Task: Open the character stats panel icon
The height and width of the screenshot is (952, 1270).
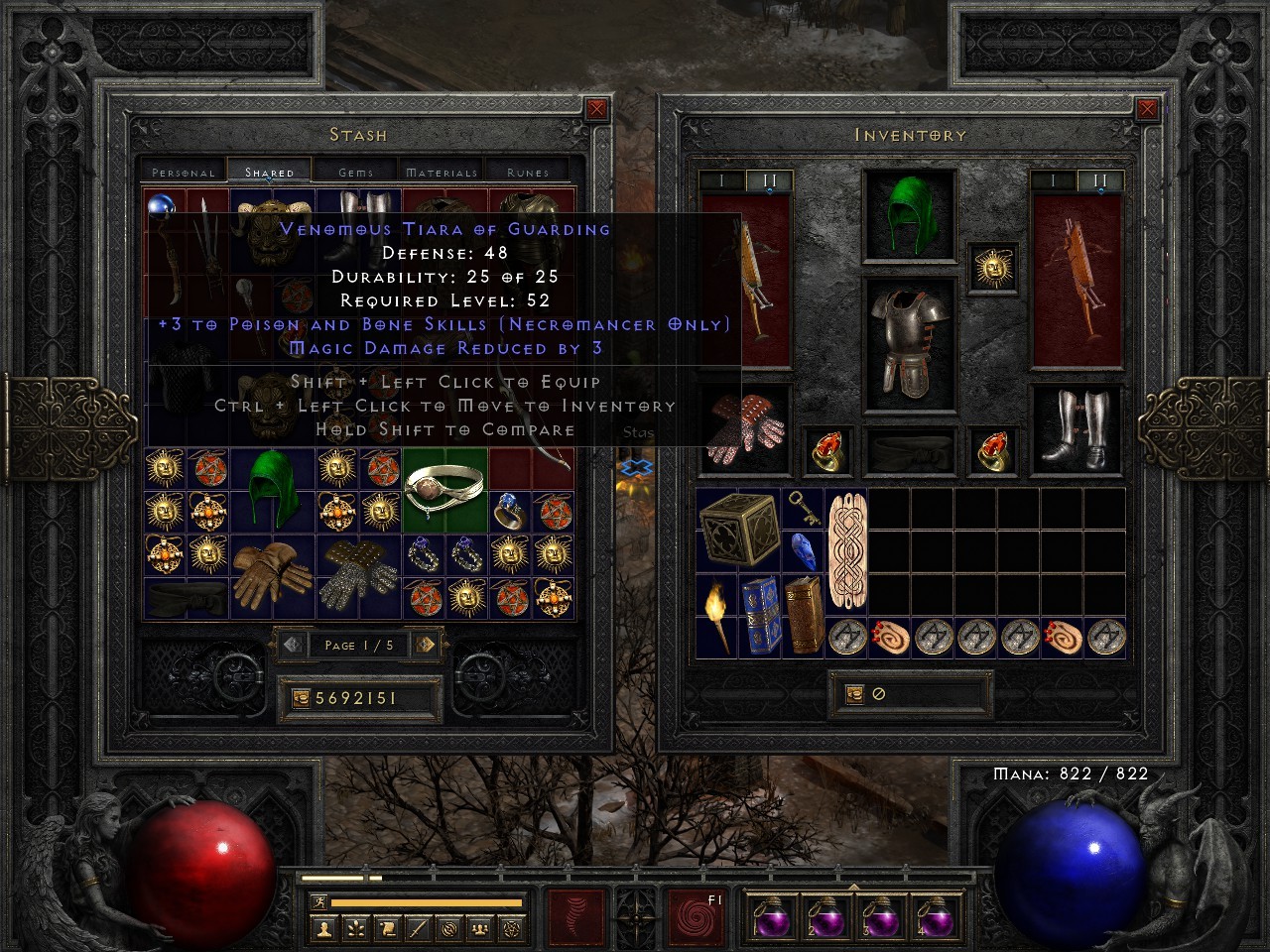Action: tap(324, 928)
